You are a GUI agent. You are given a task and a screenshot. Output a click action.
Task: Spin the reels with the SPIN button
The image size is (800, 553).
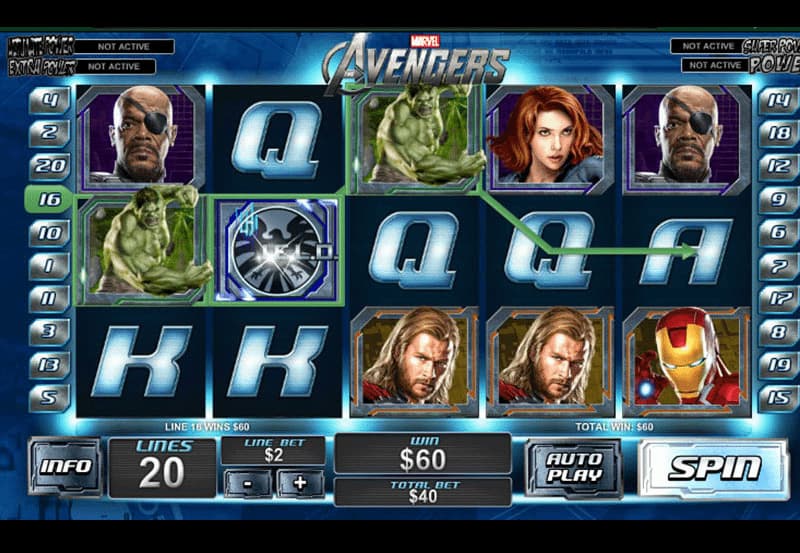tap(714, 468)
